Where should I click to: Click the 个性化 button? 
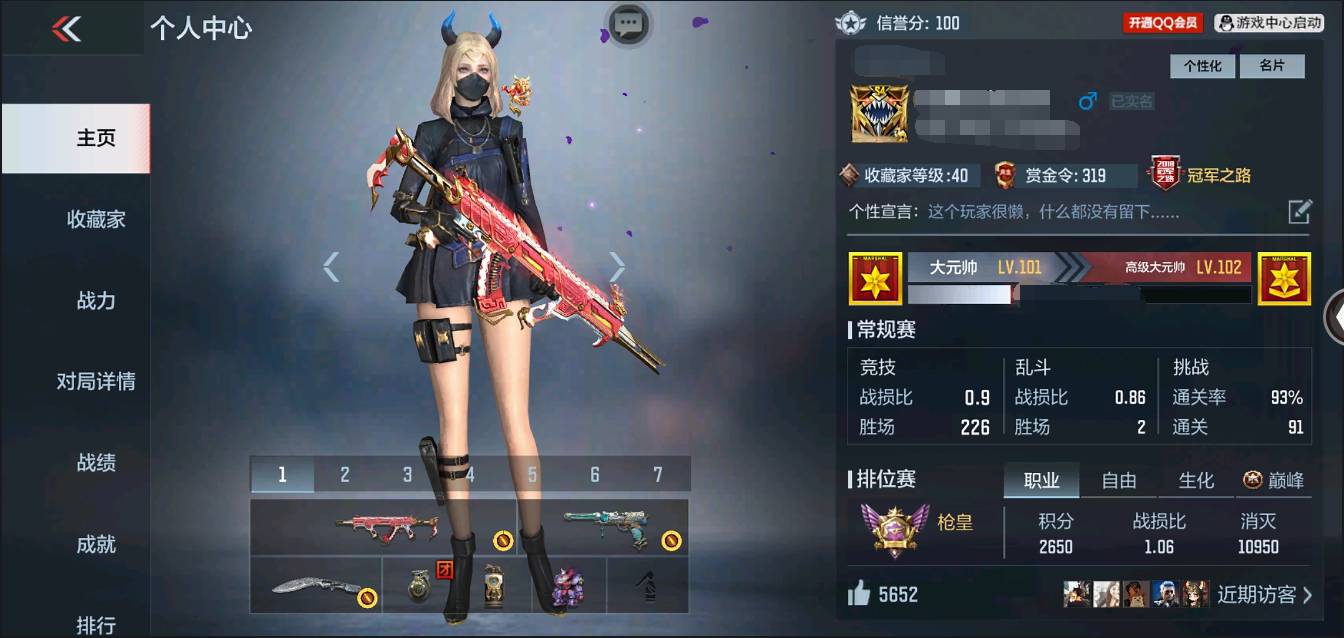(1203, 66)
